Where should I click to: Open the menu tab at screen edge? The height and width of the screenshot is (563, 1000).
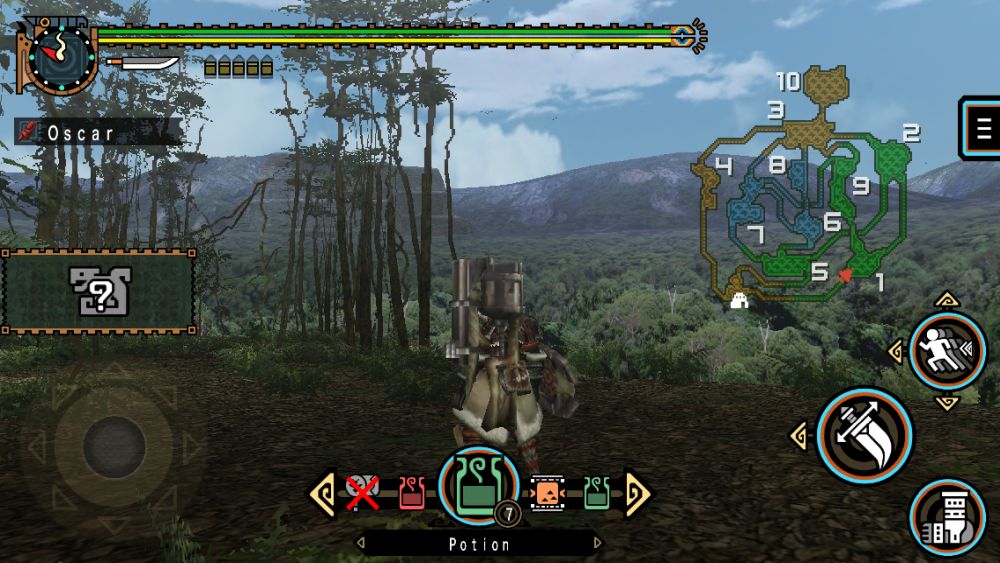click(x=981, y=128)
